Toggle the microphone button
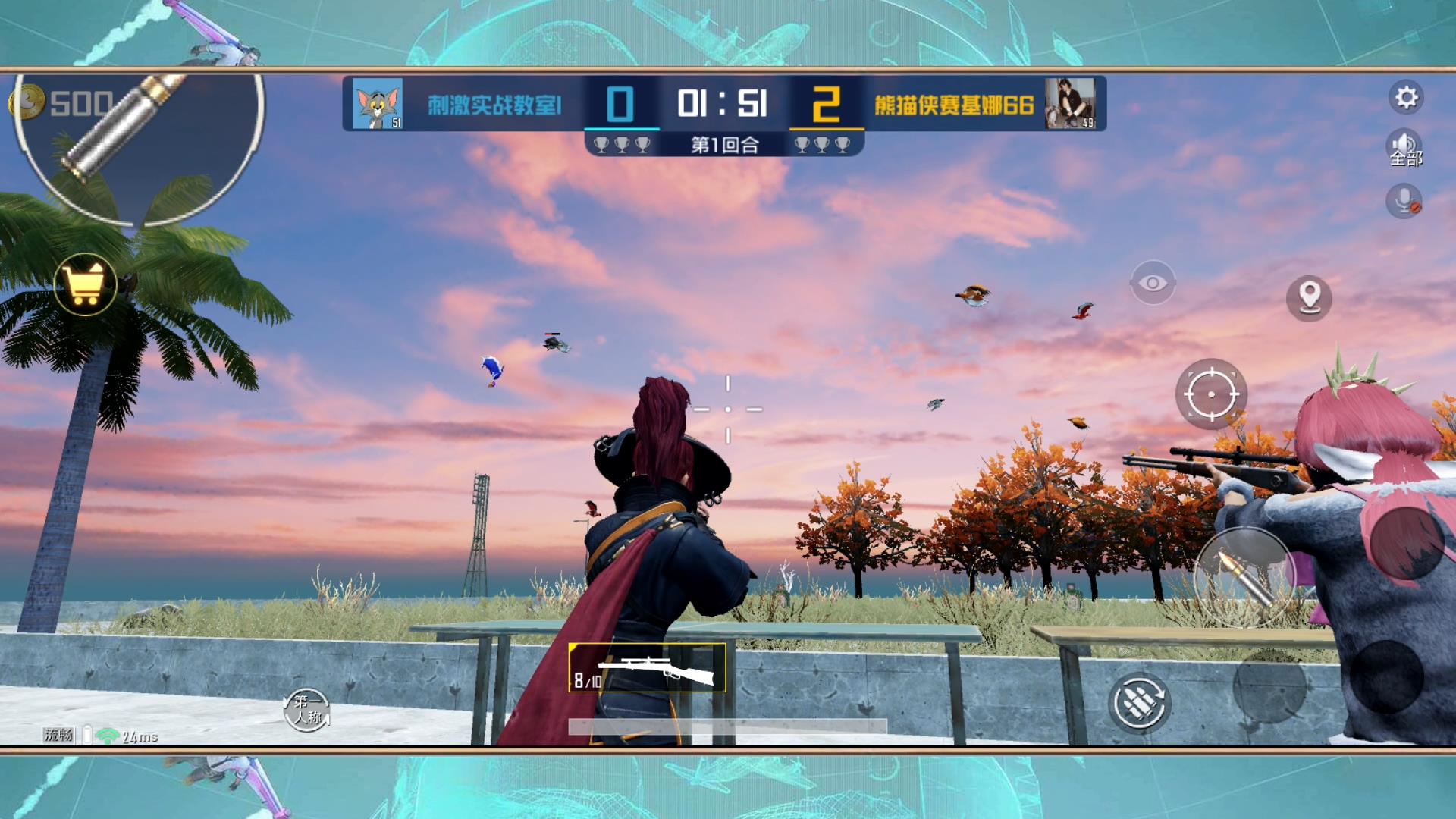The width and height of the screenshot is (1456, 819). click(1404, 202)
